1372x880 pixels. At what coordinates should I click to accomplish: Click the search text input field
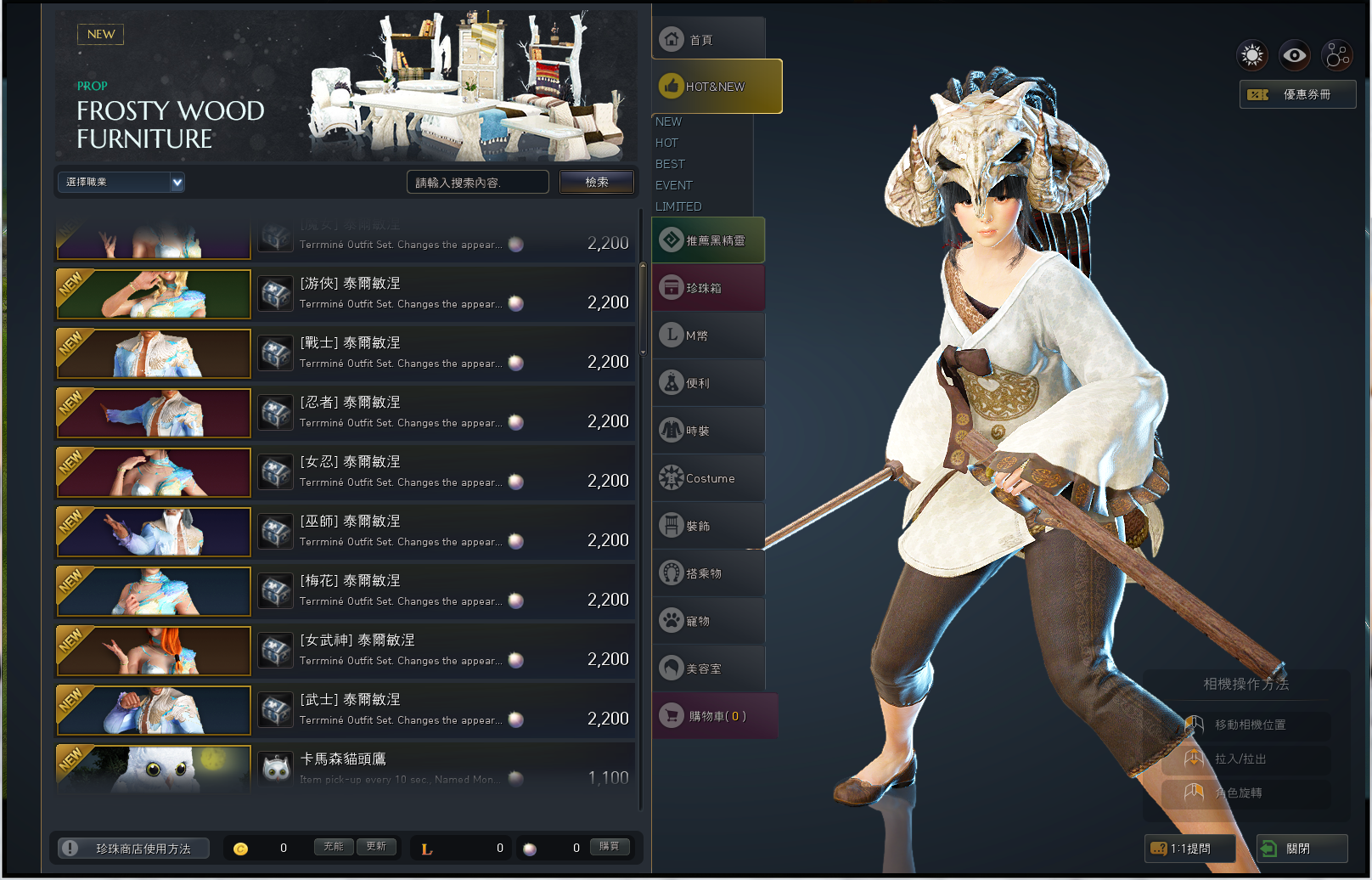[x=477, y=182]
